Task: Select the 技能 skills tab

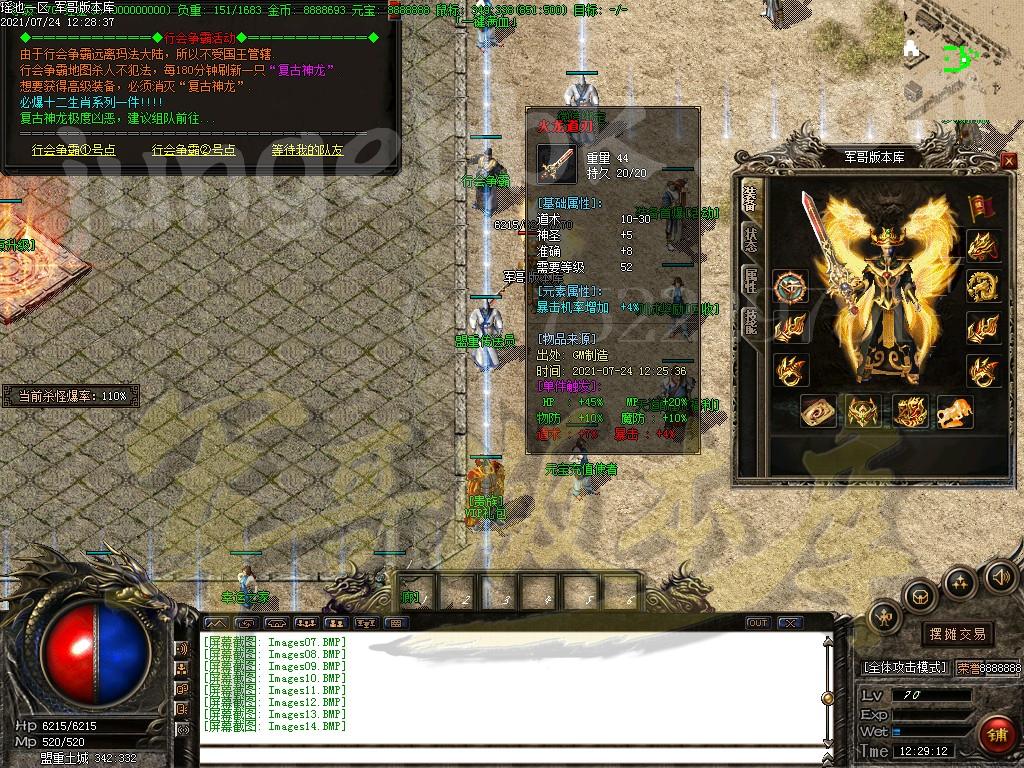Action: (750, 321)
